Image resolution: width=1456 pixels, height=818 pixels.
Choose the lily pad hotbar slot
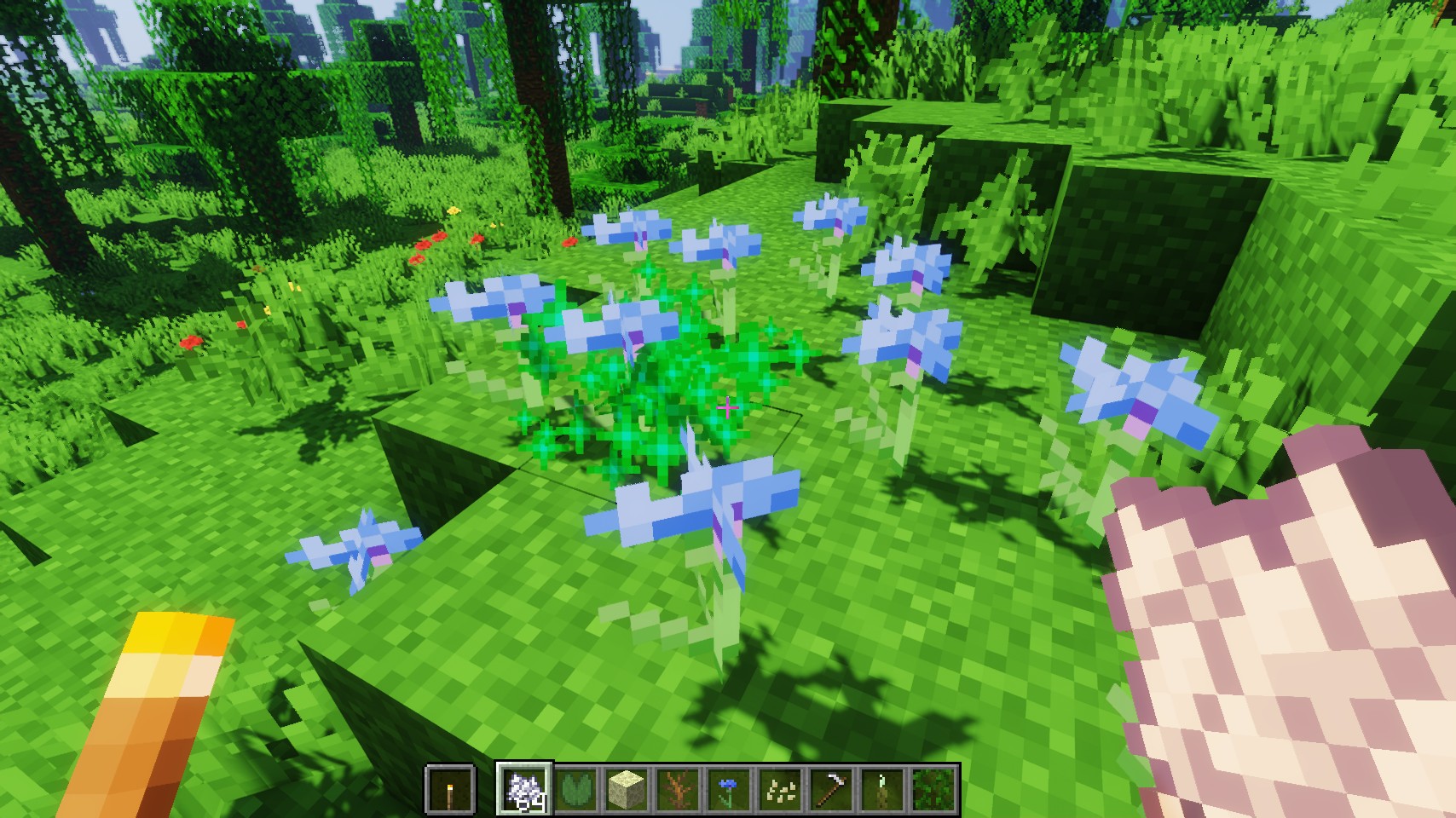[576, 789]
